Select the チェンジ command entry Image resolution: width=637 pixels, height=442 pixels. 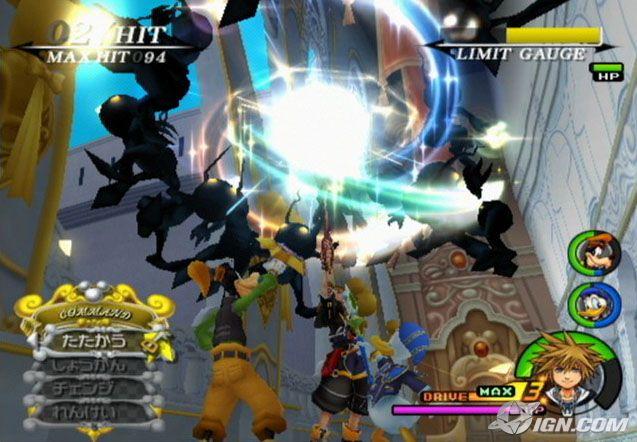click(89, 387)
